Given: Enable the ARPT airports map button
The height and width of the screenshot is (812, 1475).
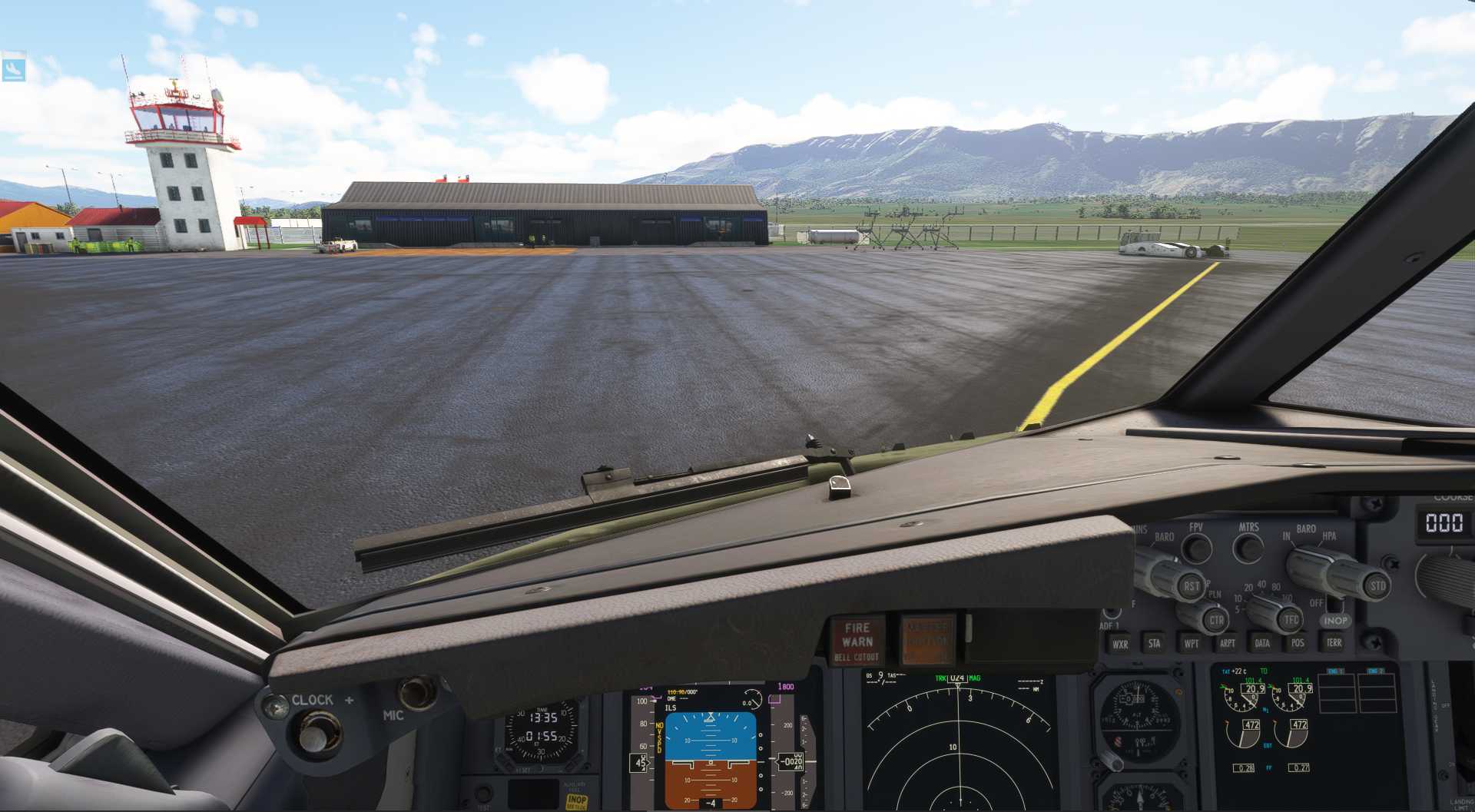Looking at the screenshot, I should [x=1227, y=643].
